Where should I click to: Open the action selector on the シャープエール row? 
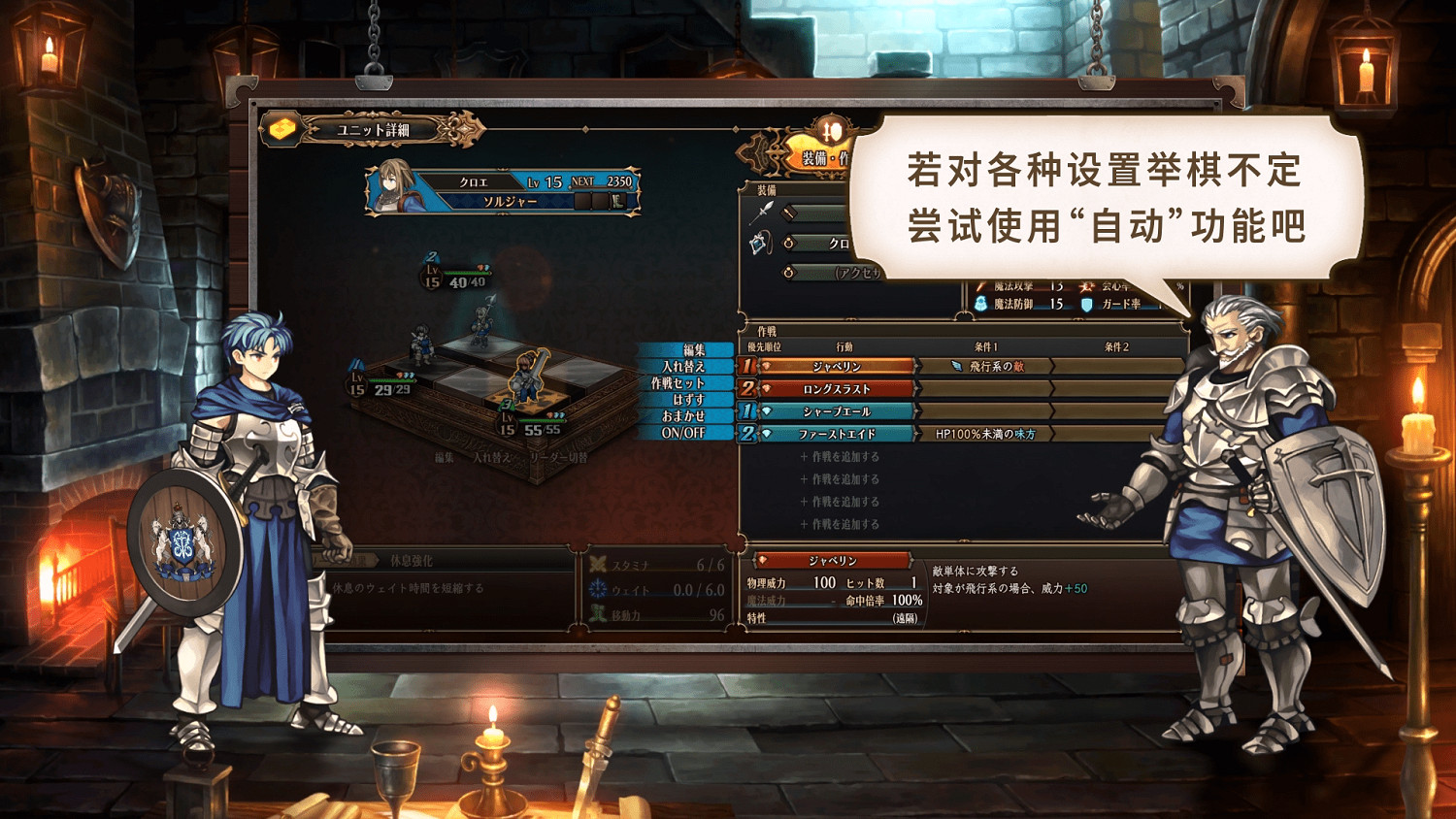(x=837, y=410)
